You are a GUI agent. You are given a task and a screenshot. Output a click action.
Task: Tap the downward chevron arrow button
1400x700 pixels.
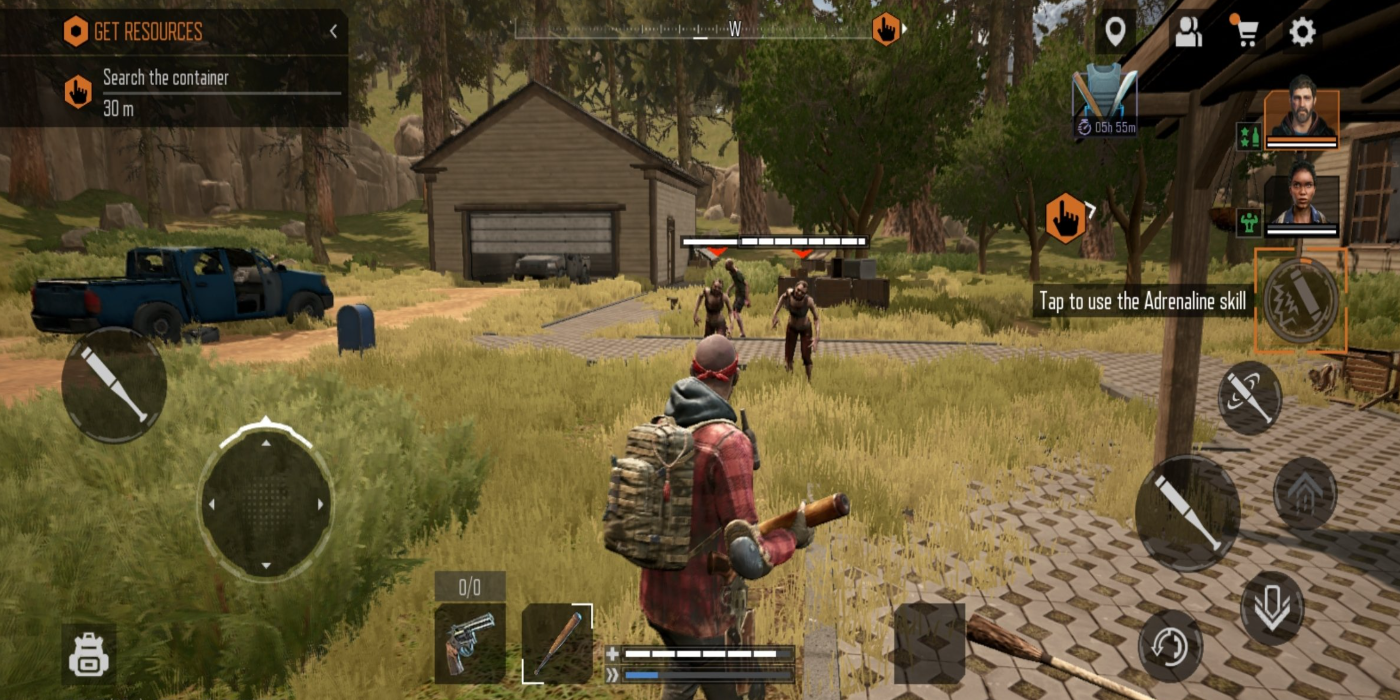point(1272,608)
